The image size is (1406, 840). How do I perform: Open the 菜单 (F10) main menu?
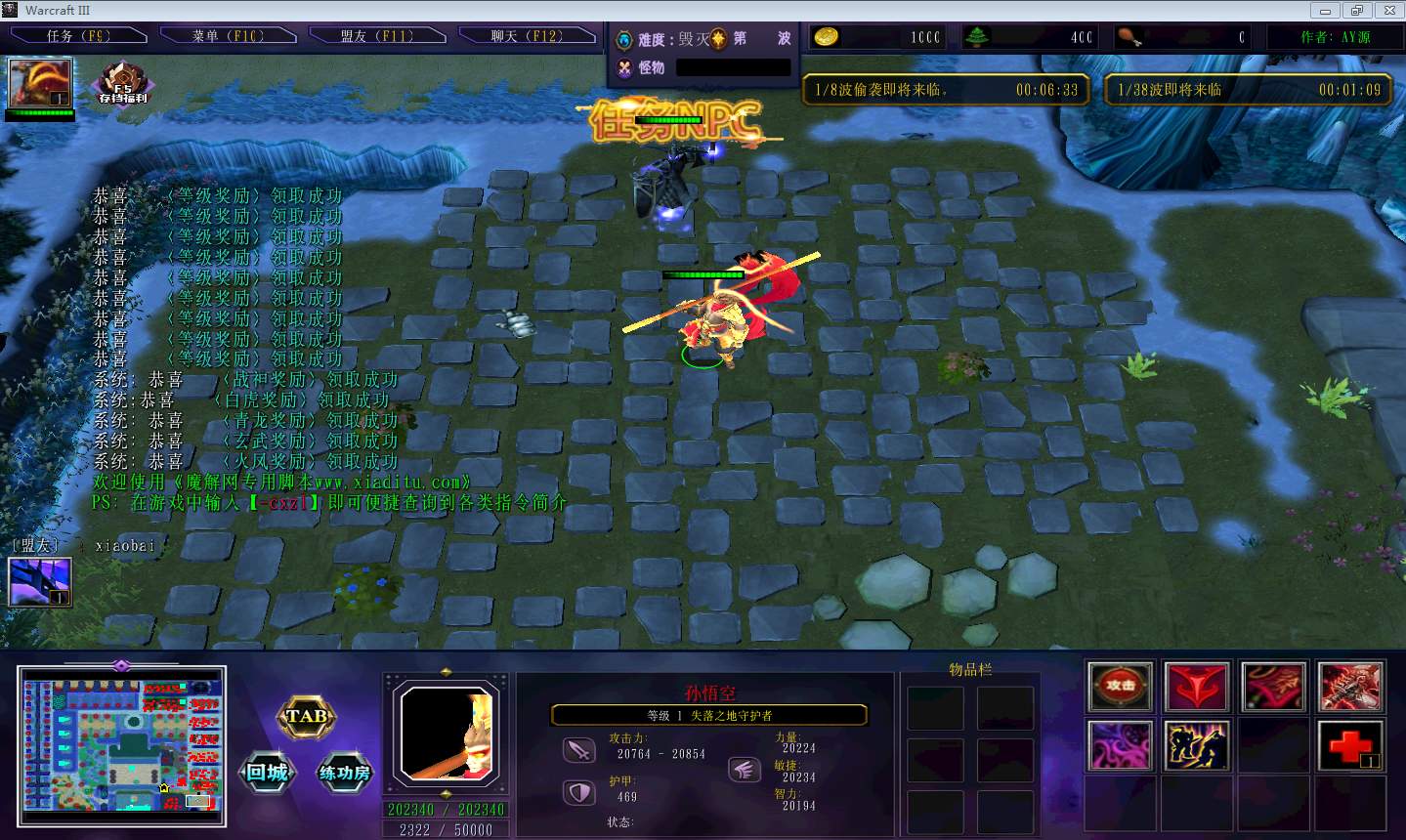point(228,36)
